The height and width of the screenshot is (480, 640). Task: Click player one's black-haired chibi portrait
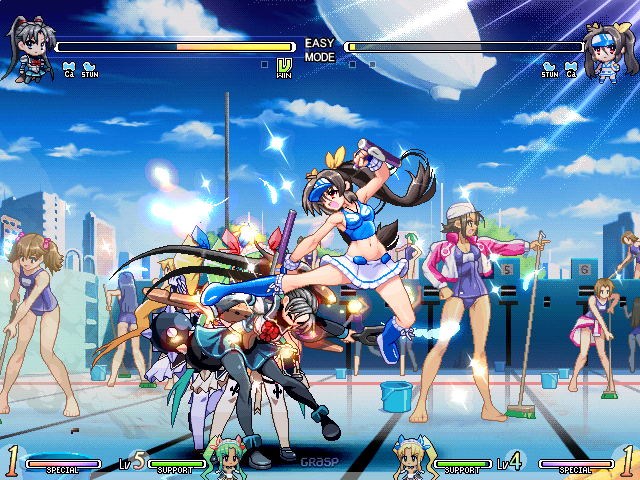pos(27,52)
